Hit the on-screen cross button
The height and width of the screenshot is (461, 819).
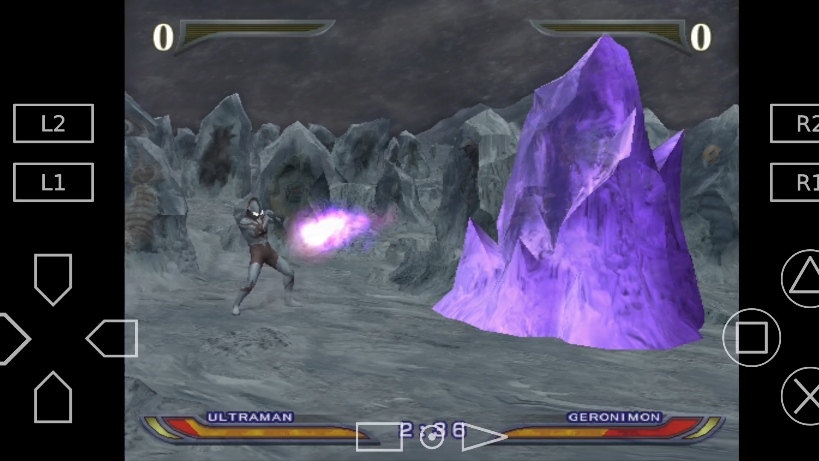802,396
